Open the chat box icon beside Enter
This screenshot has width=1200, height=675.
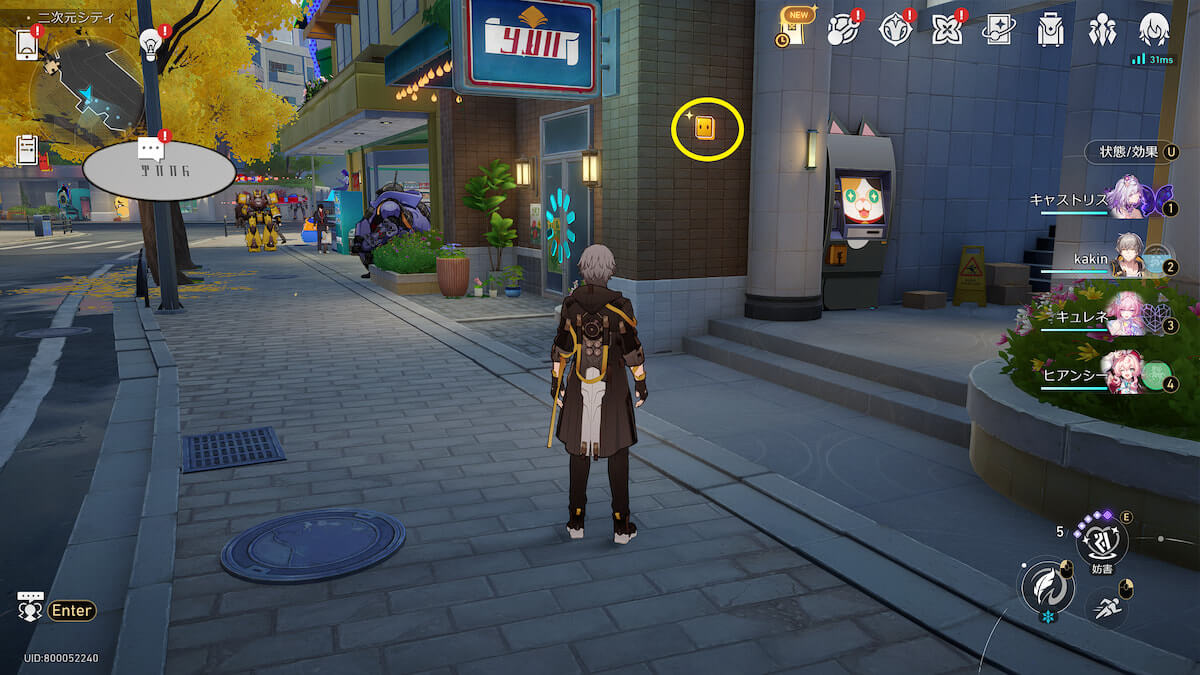30,608
